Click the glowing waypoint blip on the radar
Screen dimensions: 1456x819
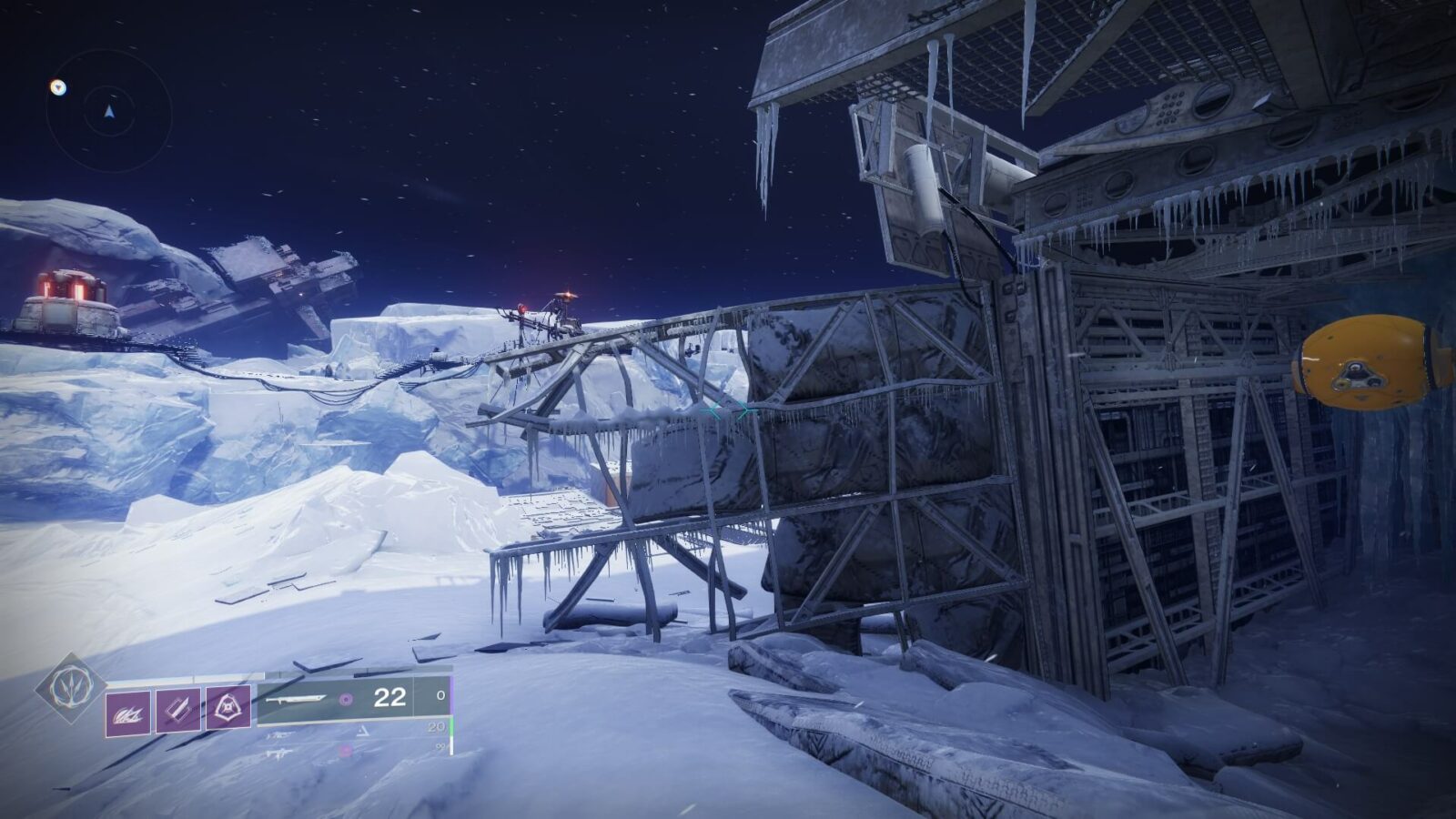point(58,86)
